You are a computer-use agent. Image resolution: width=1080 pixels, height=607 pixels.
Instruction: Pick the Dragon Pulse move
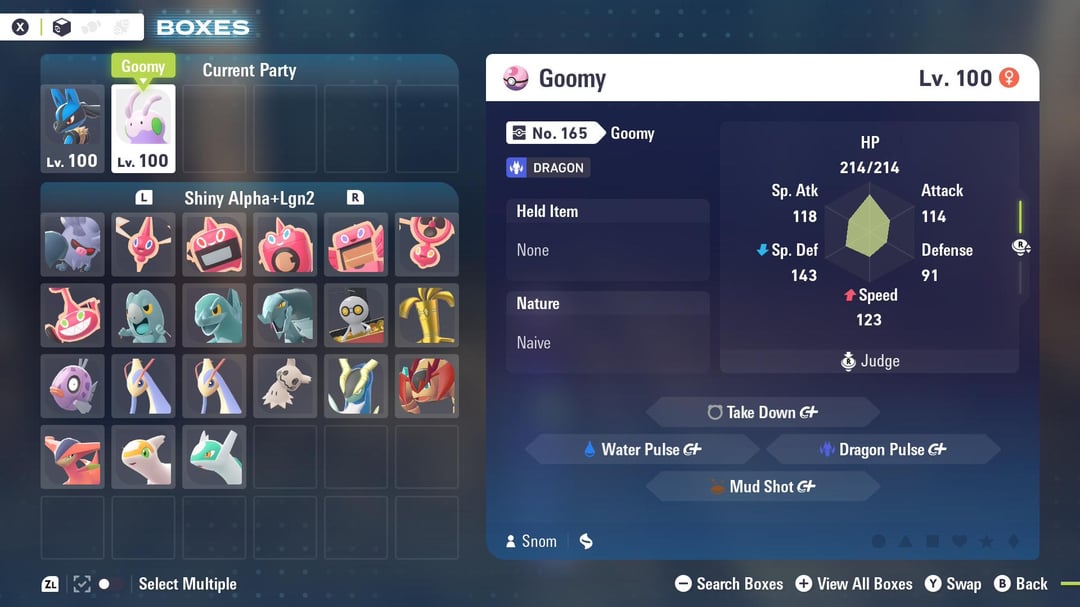pyautogui.click(x=882, y=450)
